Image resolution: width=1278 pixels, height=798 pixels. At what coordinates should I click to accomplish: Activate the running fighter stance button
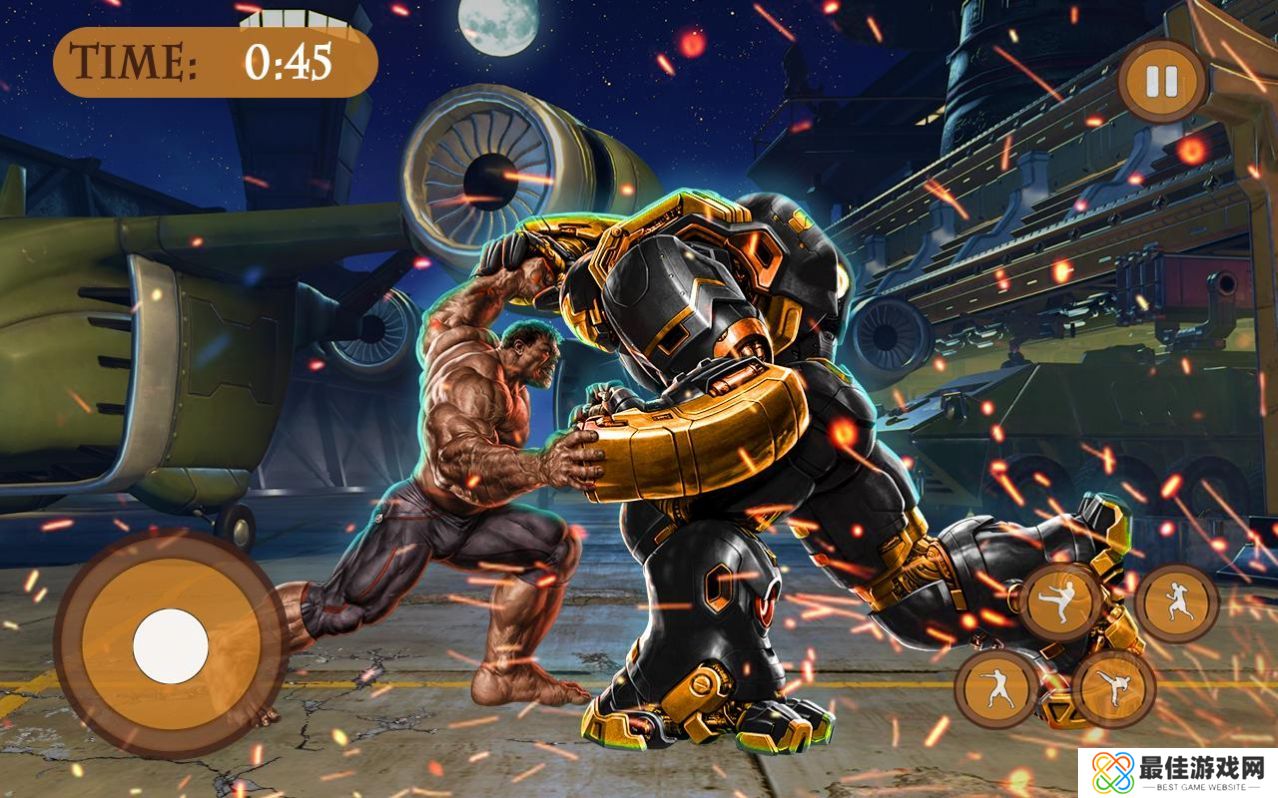(1177, 603)
